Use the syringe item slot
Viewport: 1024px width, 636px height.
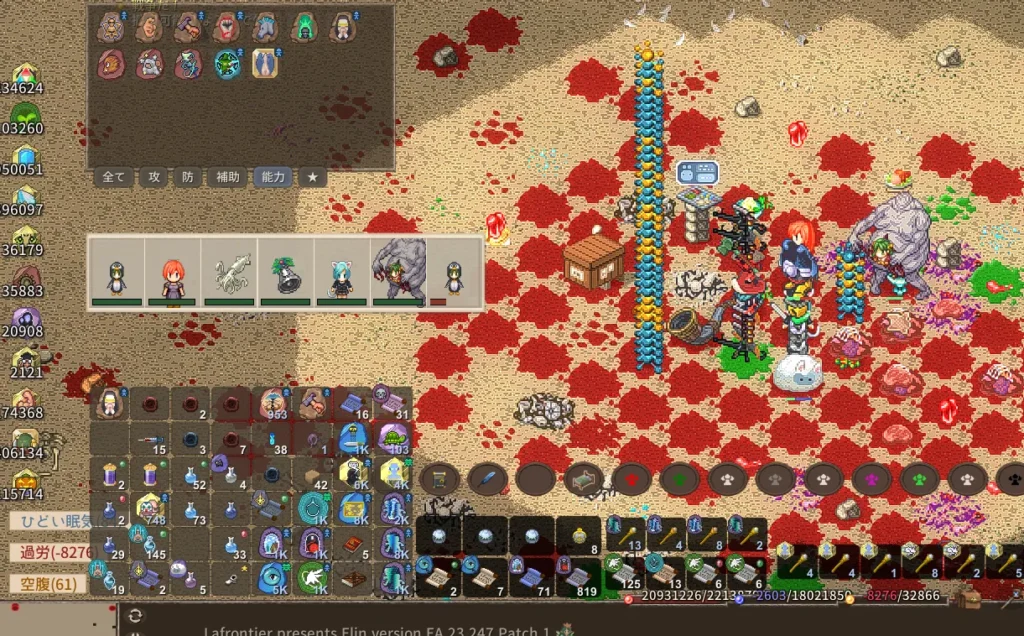click(150, 440)
